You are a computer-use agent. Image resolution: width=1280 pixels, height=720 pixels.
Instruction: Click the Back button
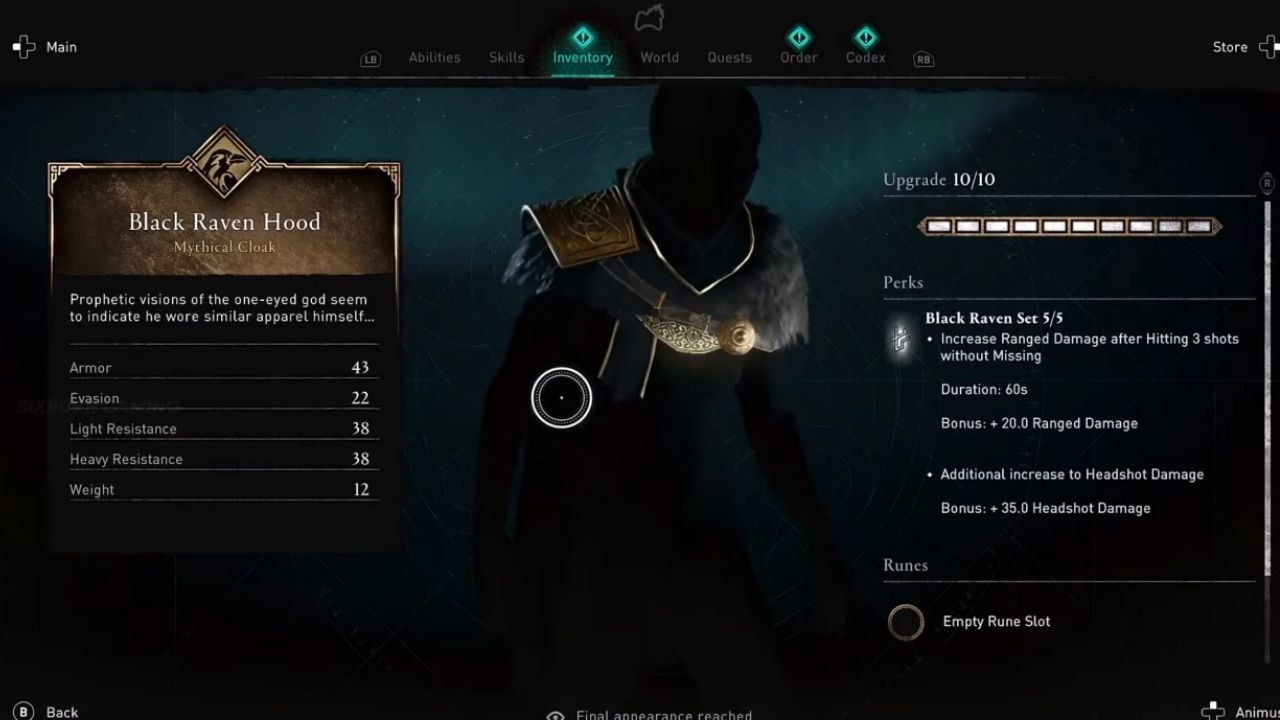click(38, 711)
